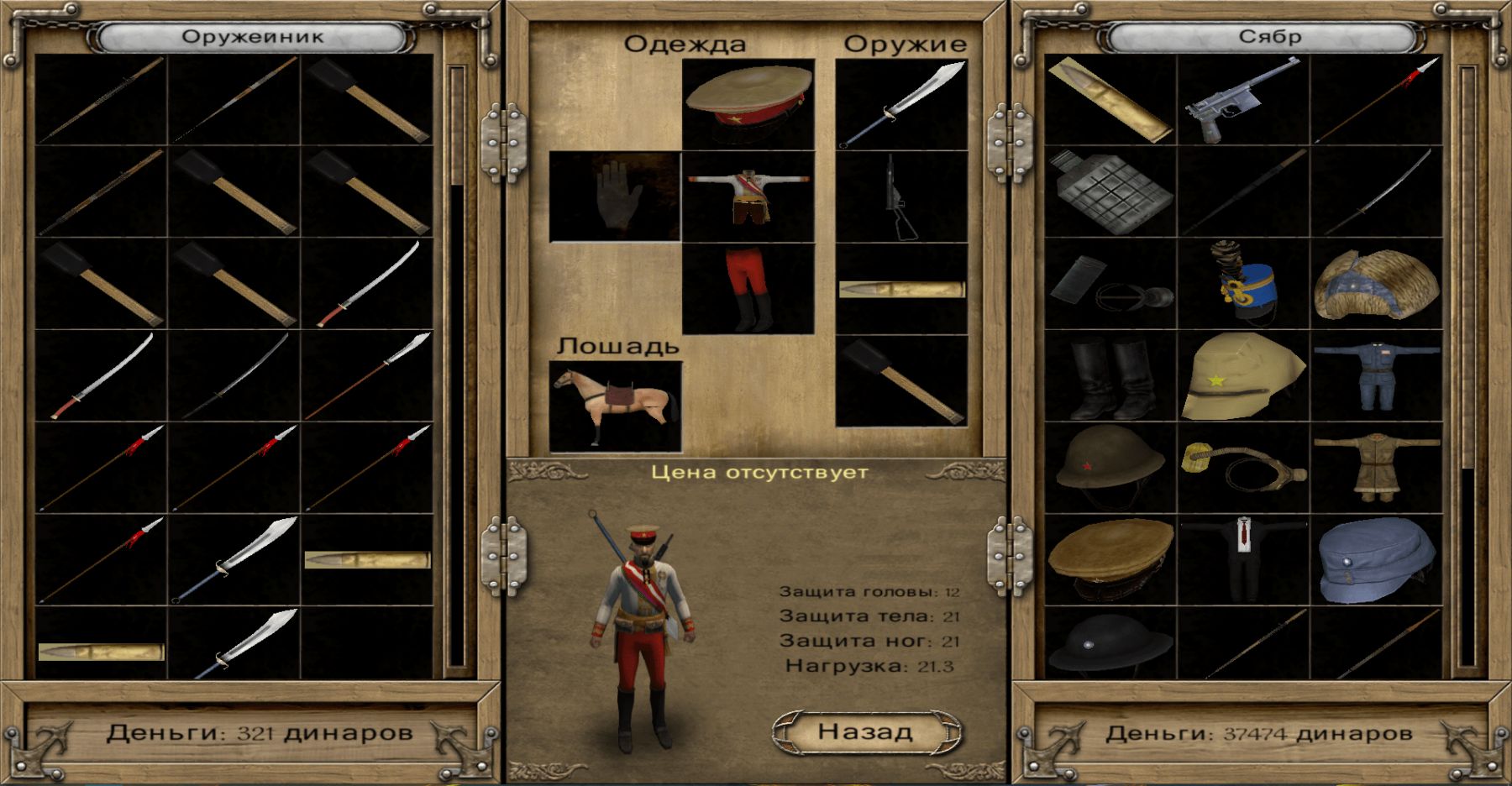This screenshot has width=1512, height=786.
Task: Select the equipped rifle weapon slot
Action: coord(901,196)
